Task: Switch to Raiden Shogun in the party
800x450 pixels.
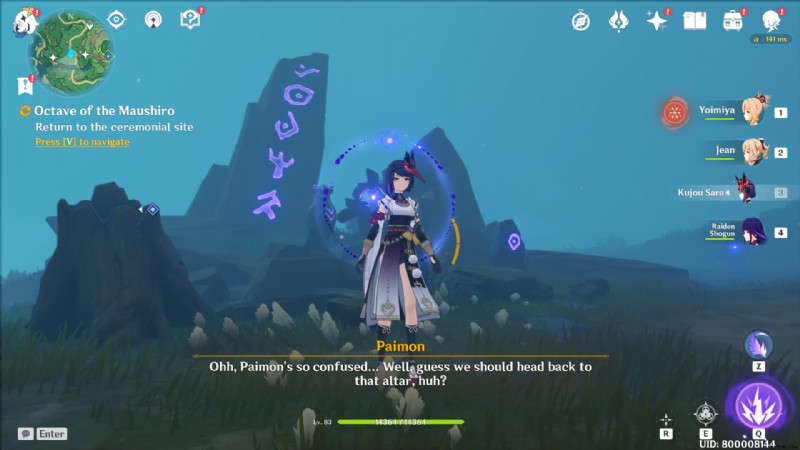Action: point(751,232)
